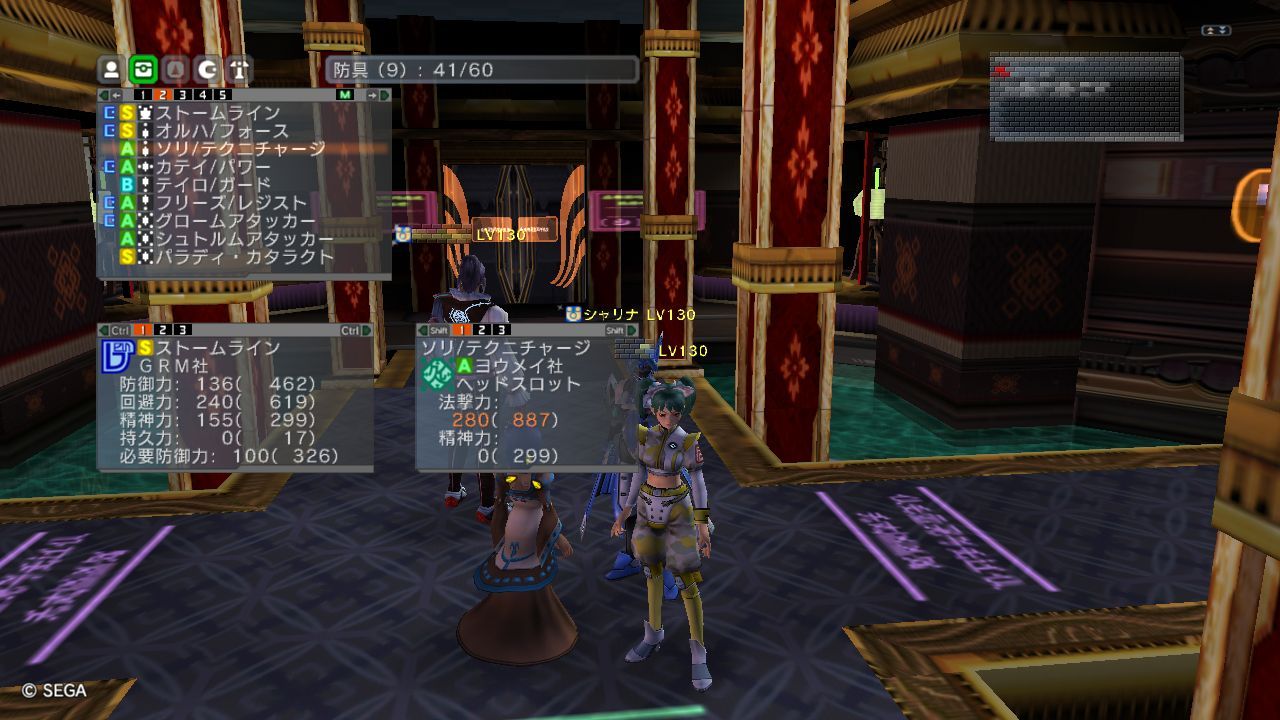Image resolution: width=1280 pixels, height=720 pixels.
Task: Open the character status menu icon
Action: [x=111, y=70]
